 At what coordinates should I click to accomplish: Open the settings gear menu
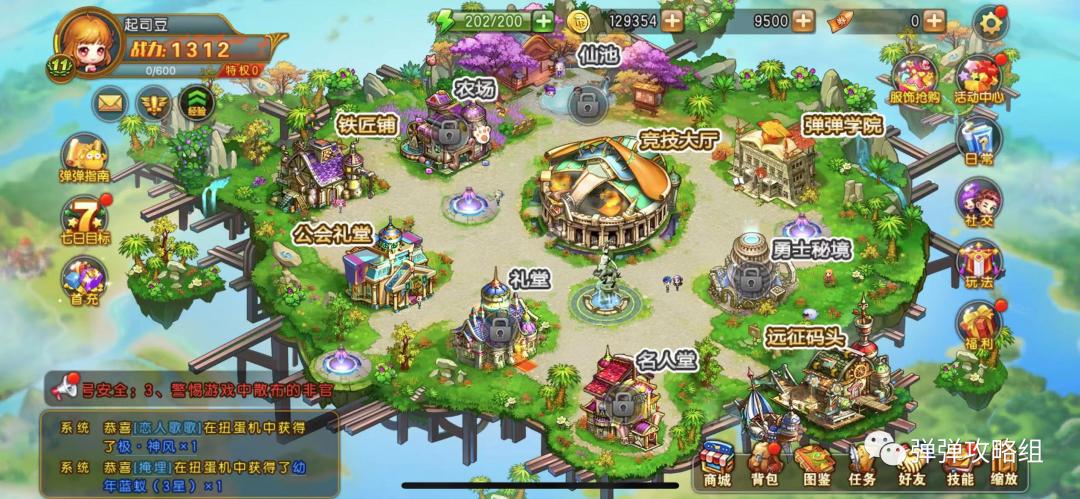[990, 21]
